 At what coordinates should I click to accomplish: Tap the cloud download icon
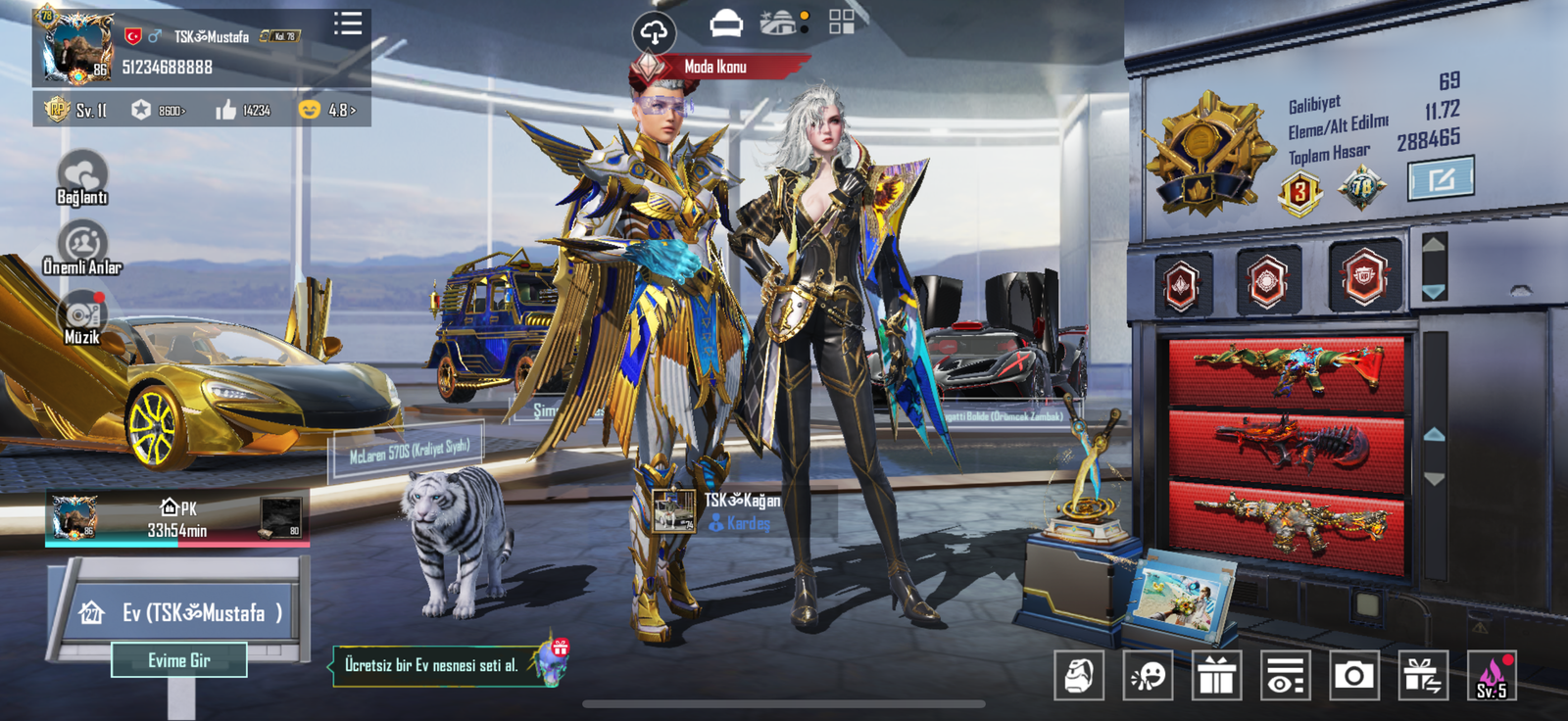[654, 32]
